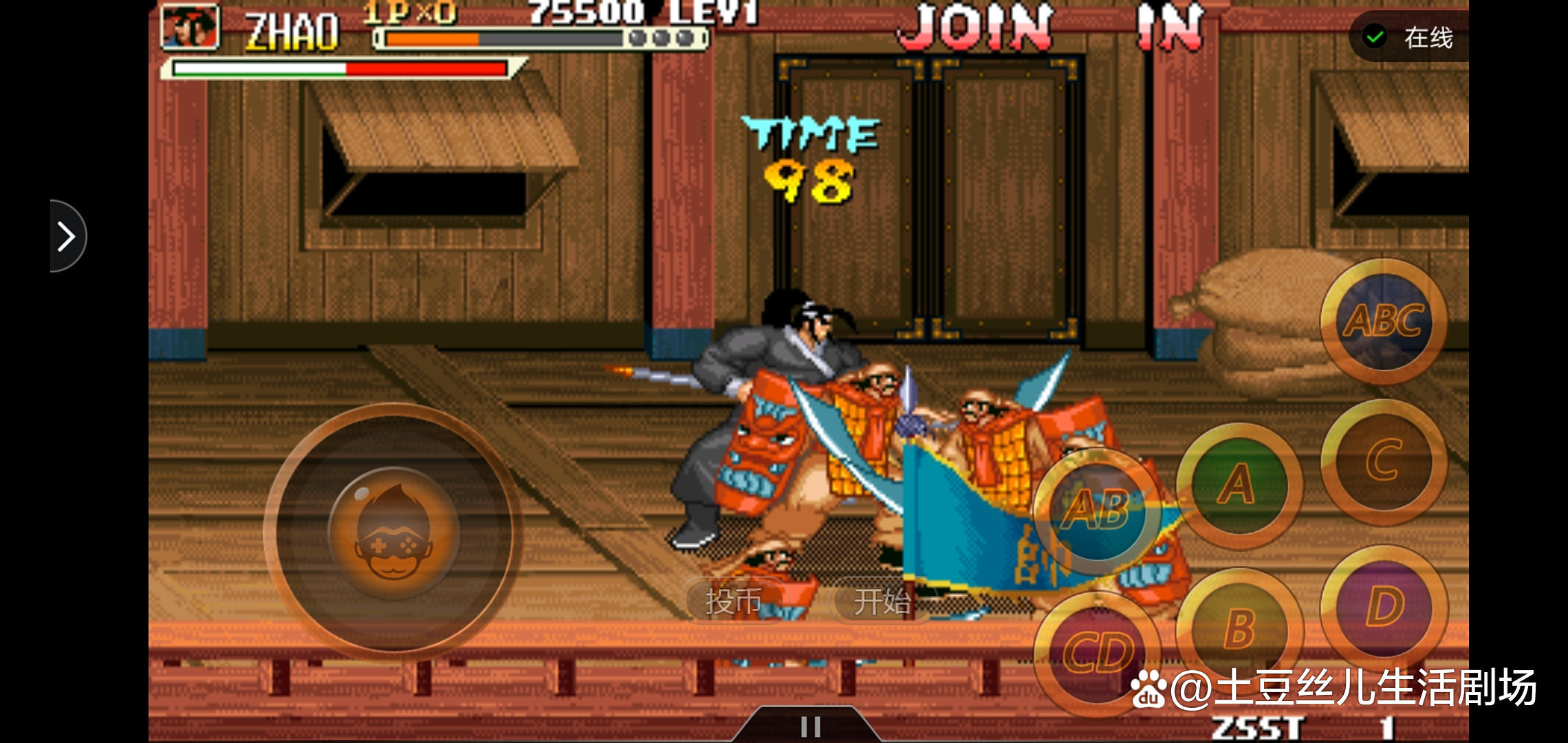Tap the orange A attack button
1568x743 pixels.
pyautogui.click(x=1239, y=485)
